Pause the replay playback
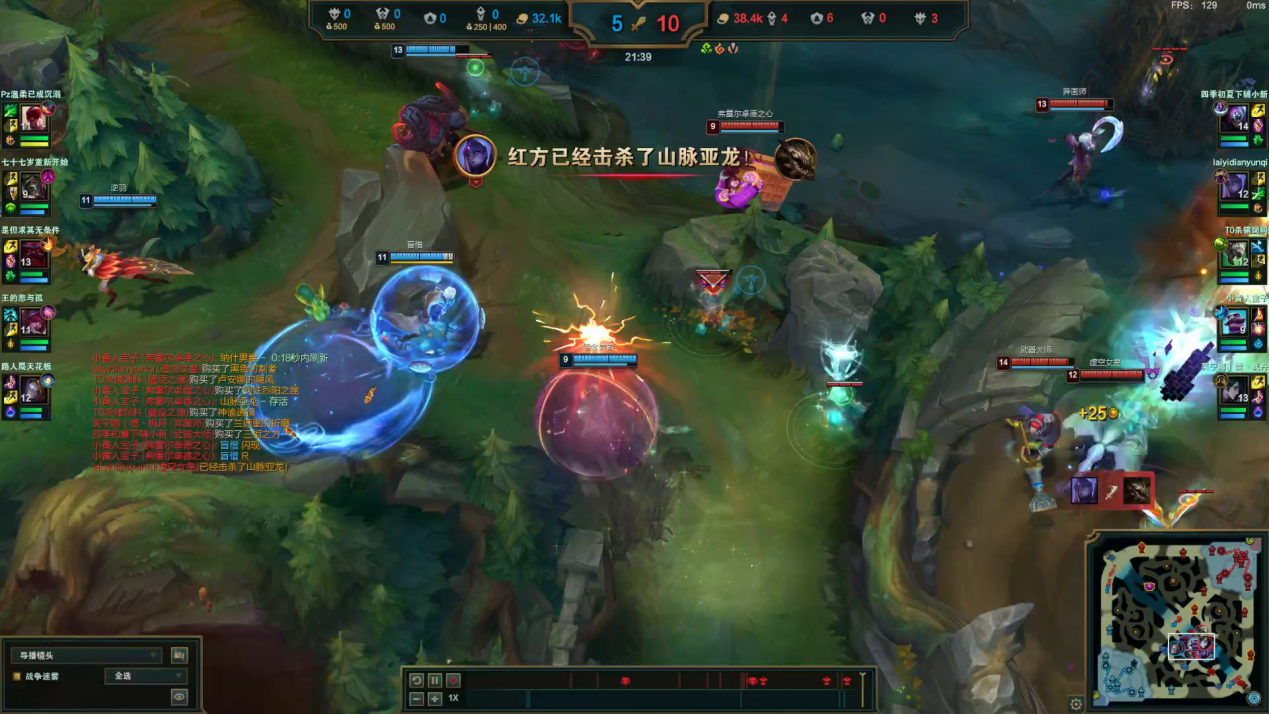This screenshot has width=1269, height=714. (x=435, y=680)
